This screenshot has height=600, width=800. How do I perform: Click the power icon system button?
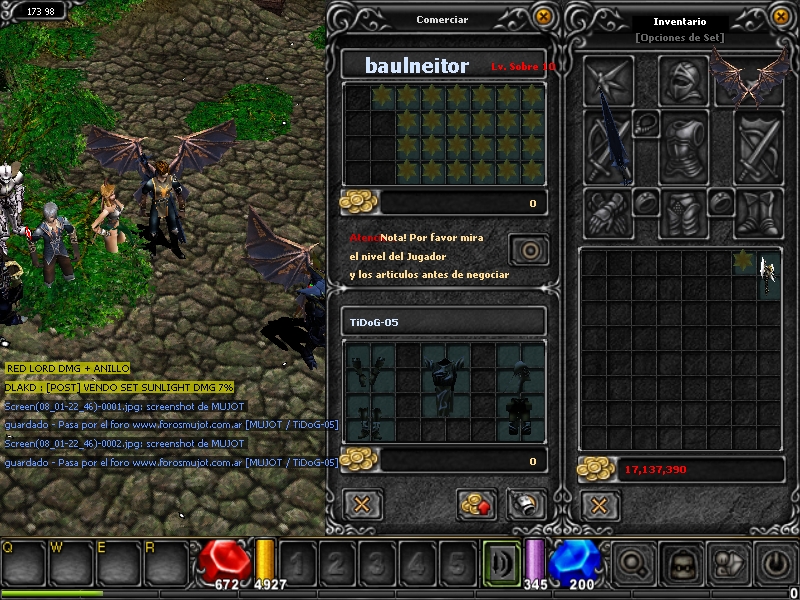[777, 564]
